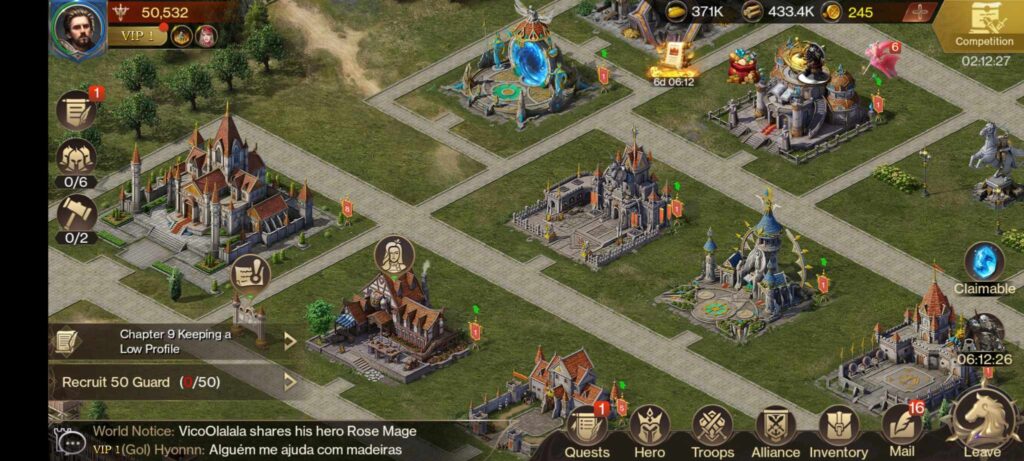Open the VIP 1 panel

[138, 37]
